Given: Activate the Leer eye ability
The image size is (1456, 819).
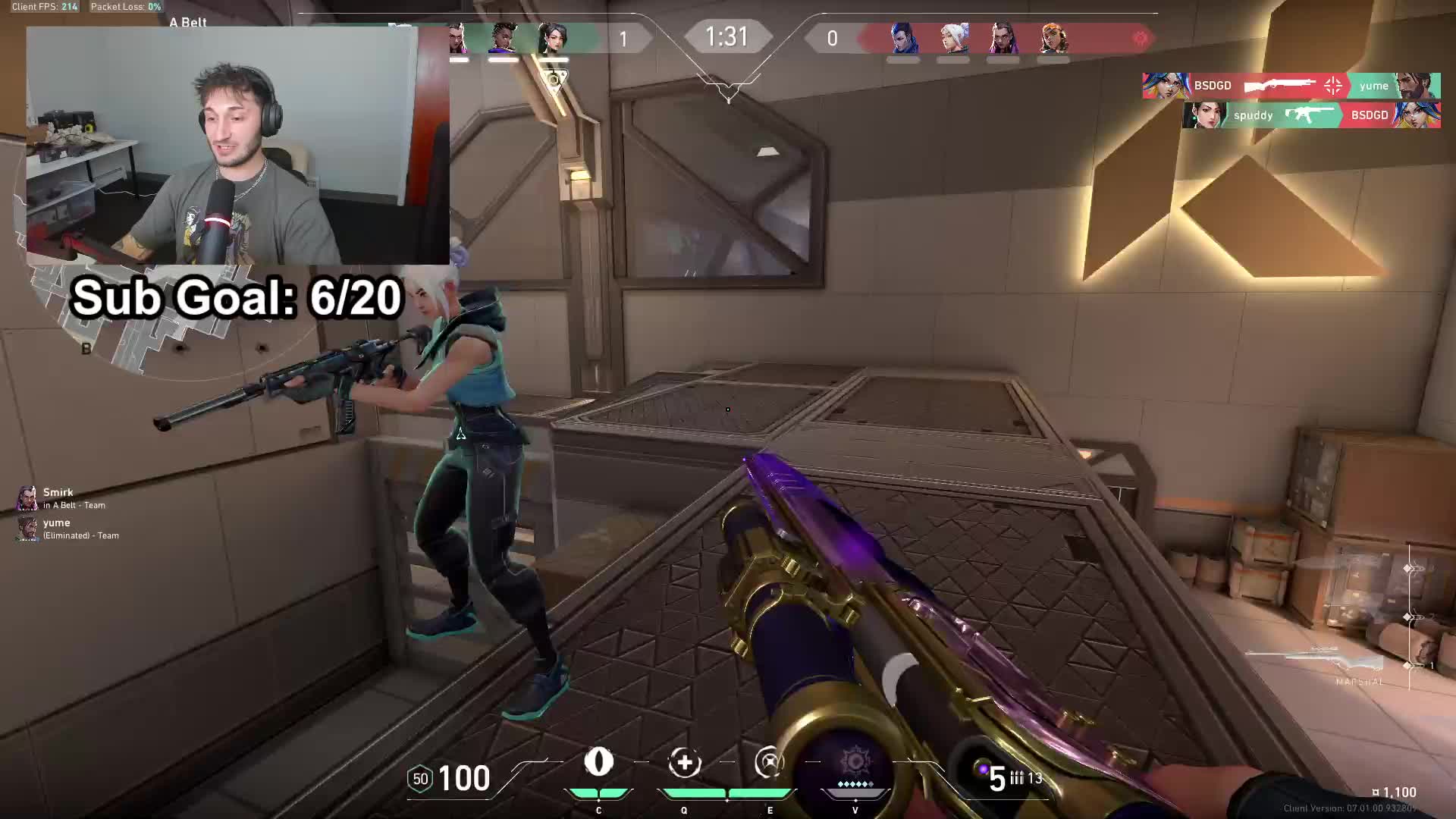Looking at the screenshot, I should [x=598, y=762].
